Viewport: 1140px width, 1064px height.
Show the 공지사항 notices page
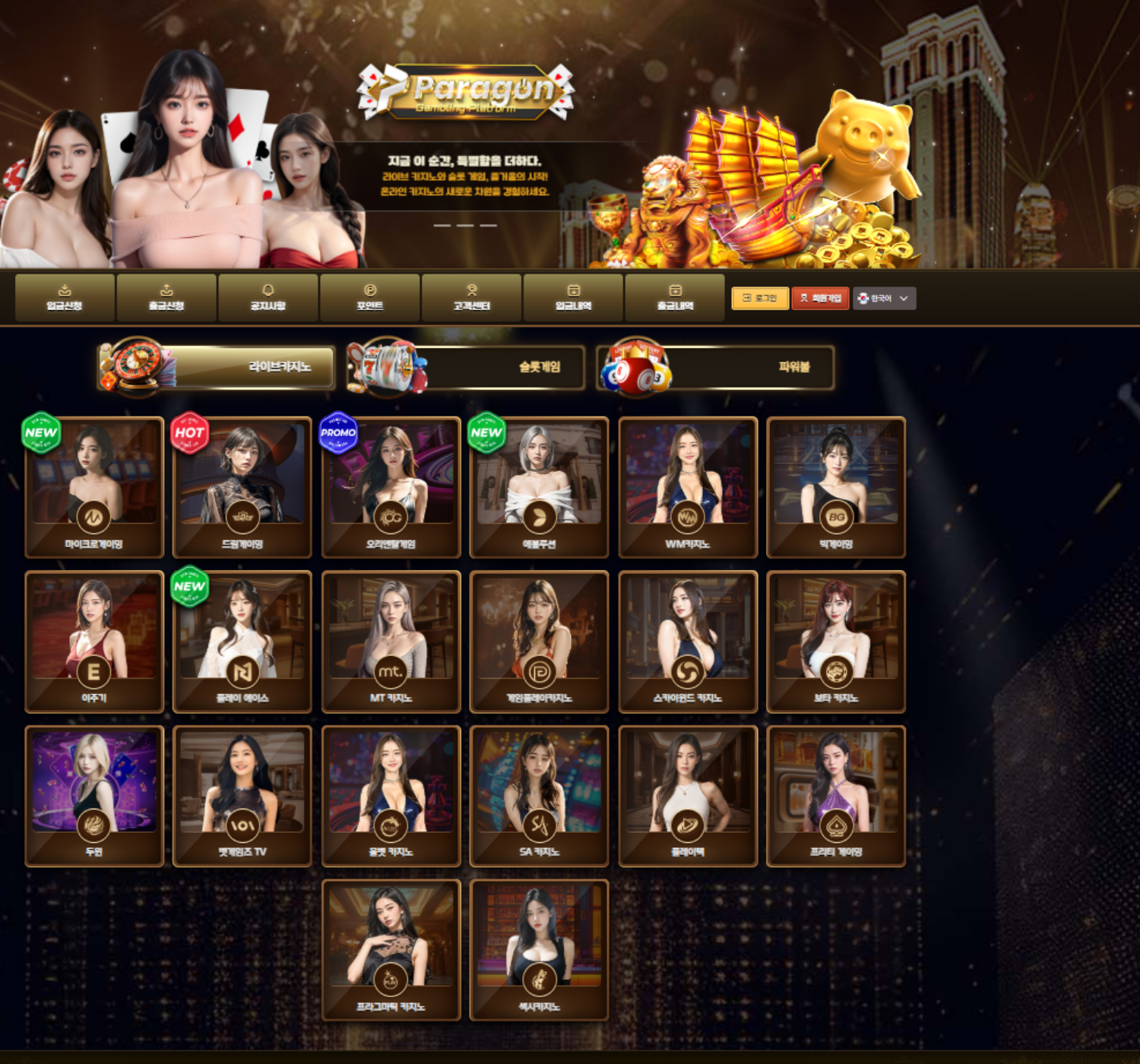point(268,297)
